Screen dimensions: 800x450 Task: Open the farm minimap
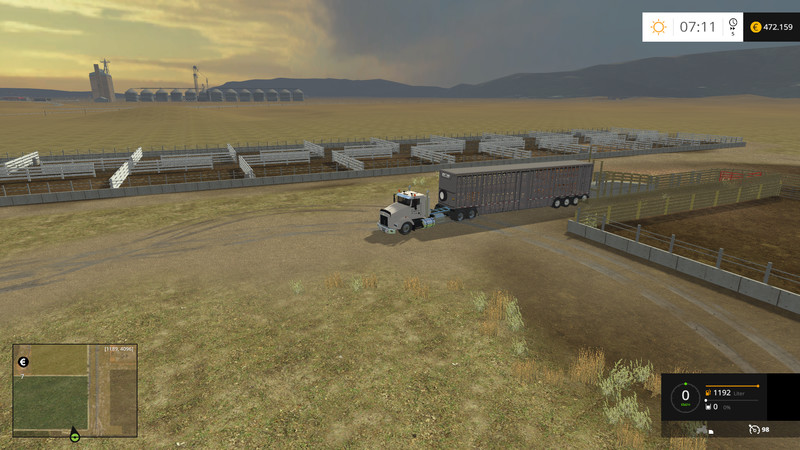74,388
